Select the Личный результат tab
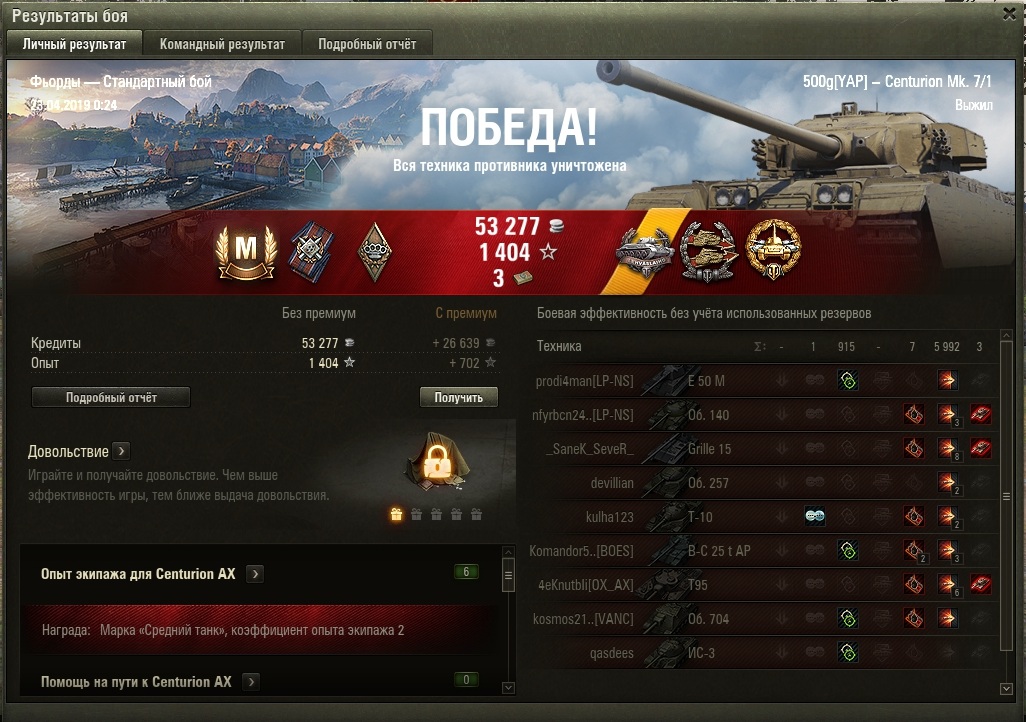1026x722 pixels. point(74,44)
